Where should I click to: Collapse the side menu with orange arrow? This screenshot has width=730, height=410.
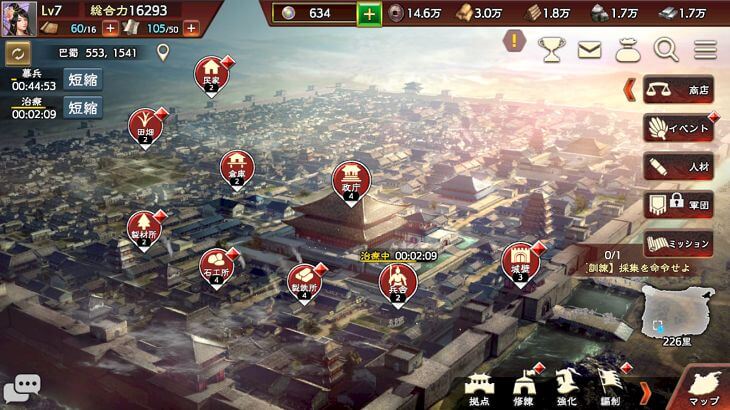point(630,89)
